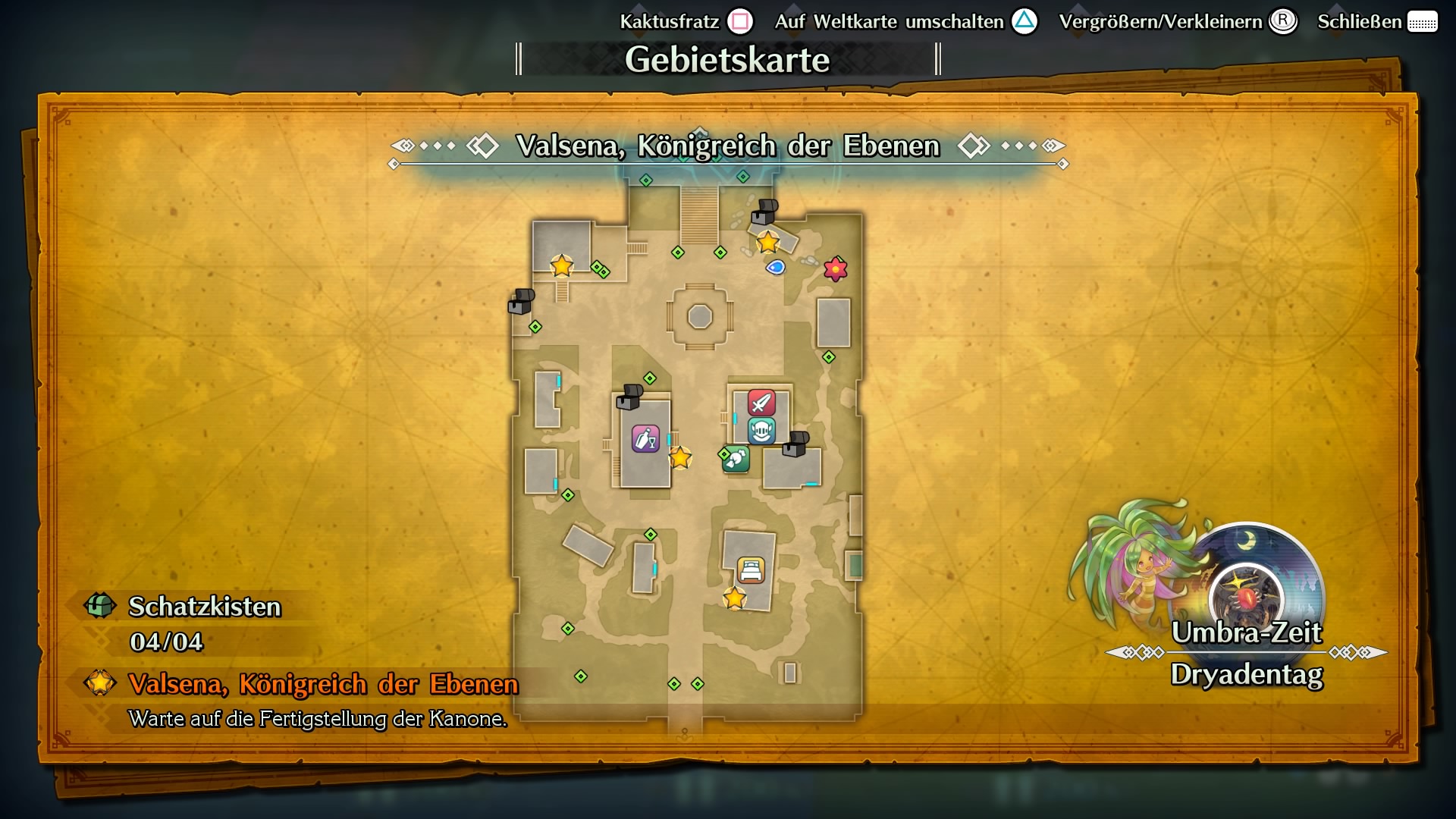Select the treasure chest near the north entrance

[x=766, y=214]
